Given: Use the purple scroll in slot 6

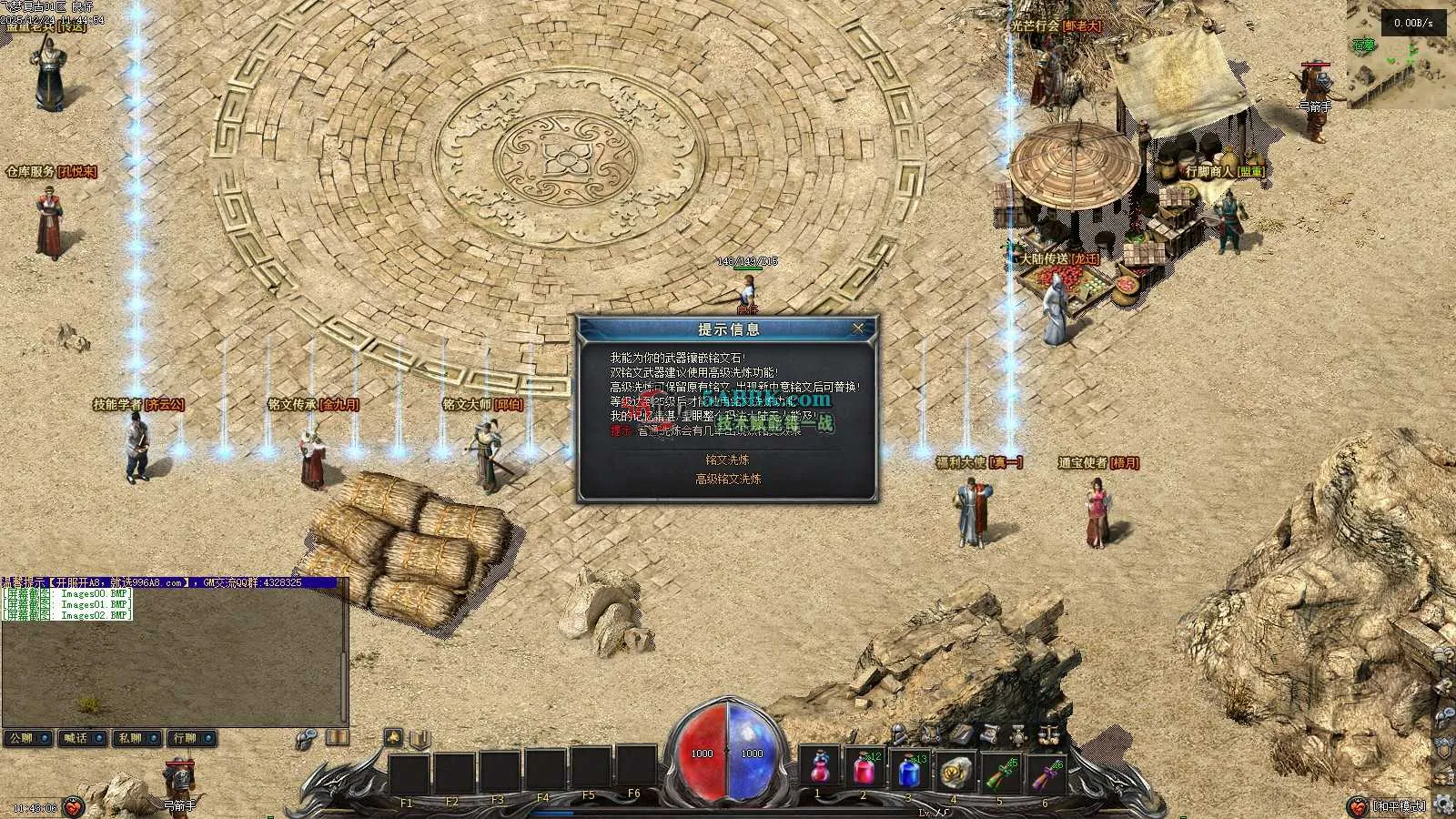Looking at the screenshot, I should (1044, 770).
